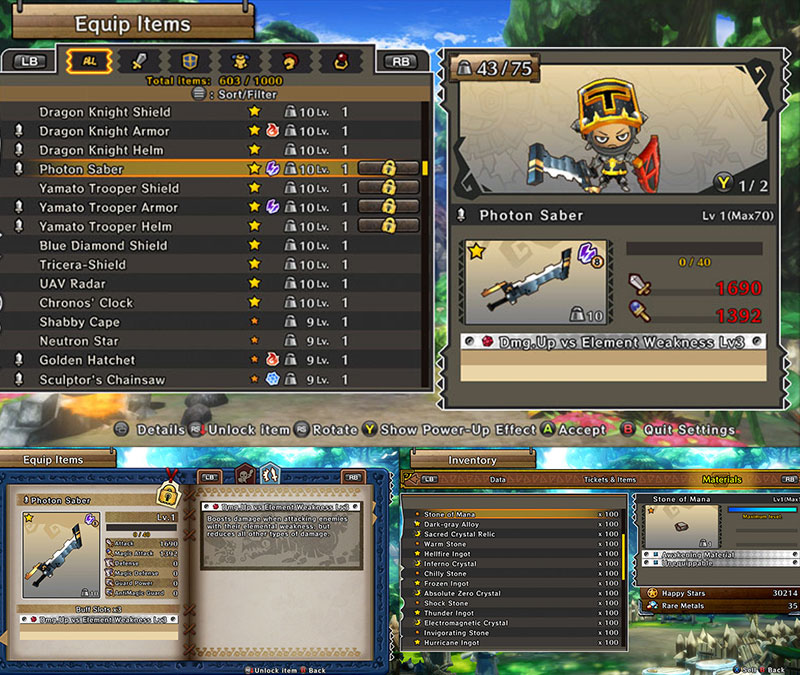Select Dragon Knight Shield in the list
Image resolution: width=800 pixels, height=675 pixels.
click(x=105, y=112)
